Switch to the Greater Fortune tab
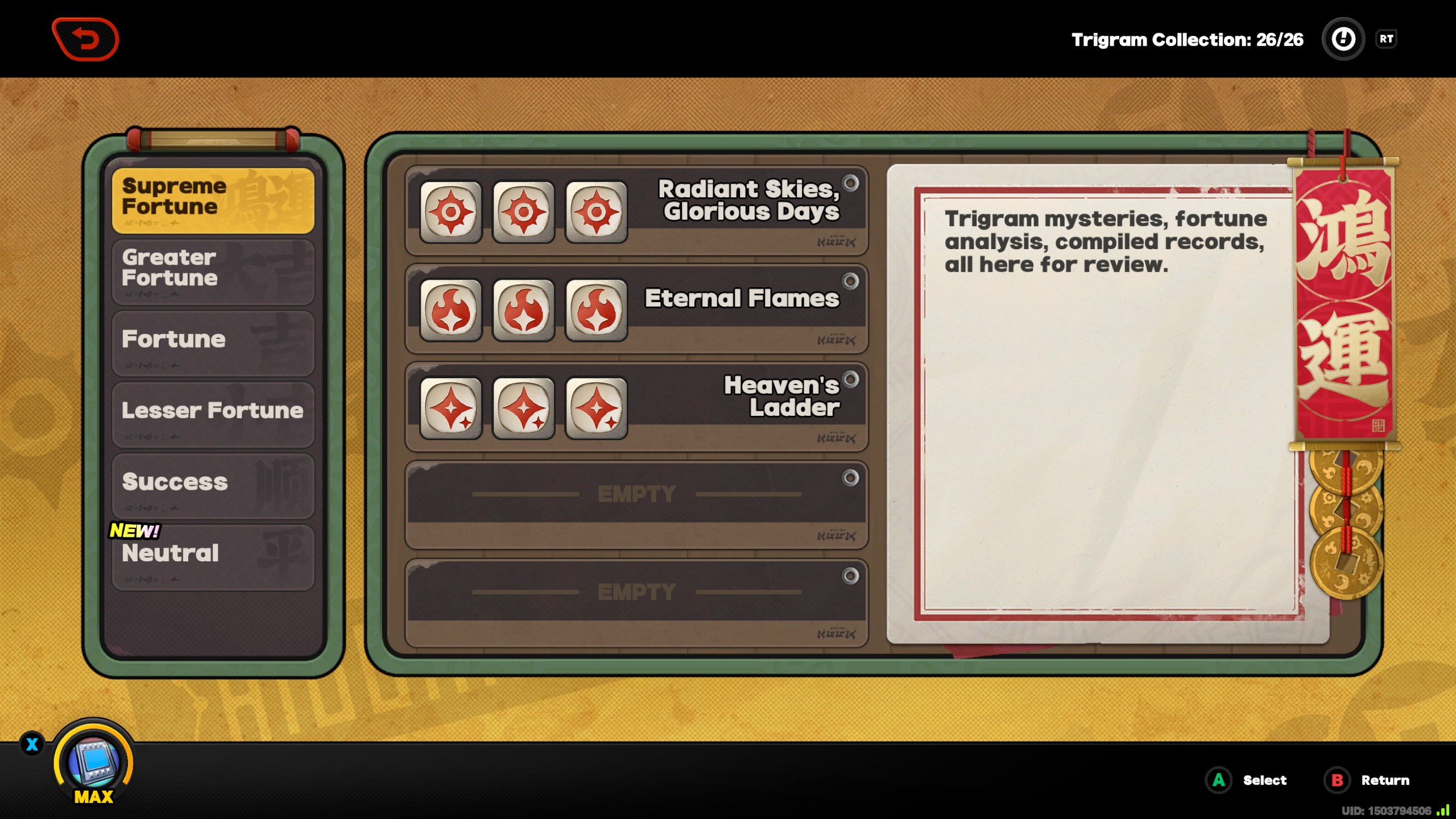This screenshot has height=819, width=1456. pyautogui.click(x=213, y=271)
